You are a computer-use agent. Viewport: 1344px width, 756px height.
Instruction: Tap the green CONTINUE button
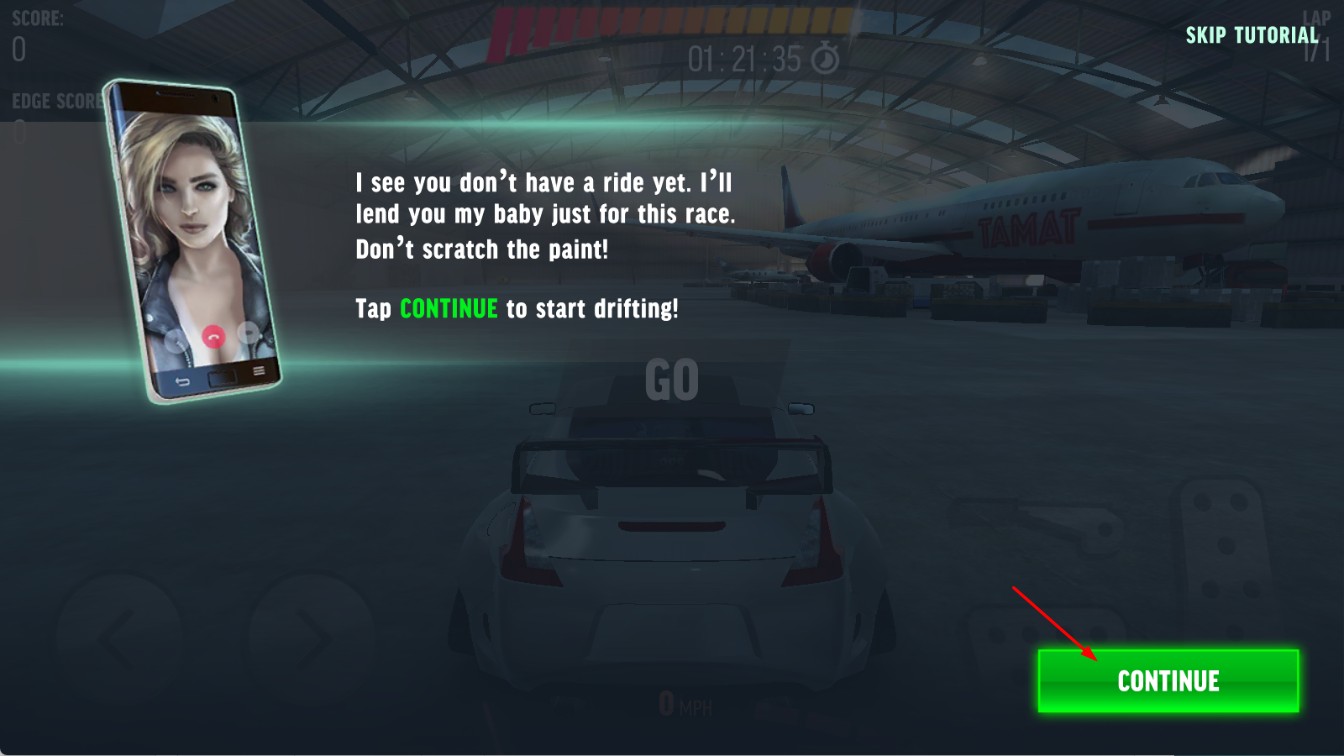[x=1167, y=681]
